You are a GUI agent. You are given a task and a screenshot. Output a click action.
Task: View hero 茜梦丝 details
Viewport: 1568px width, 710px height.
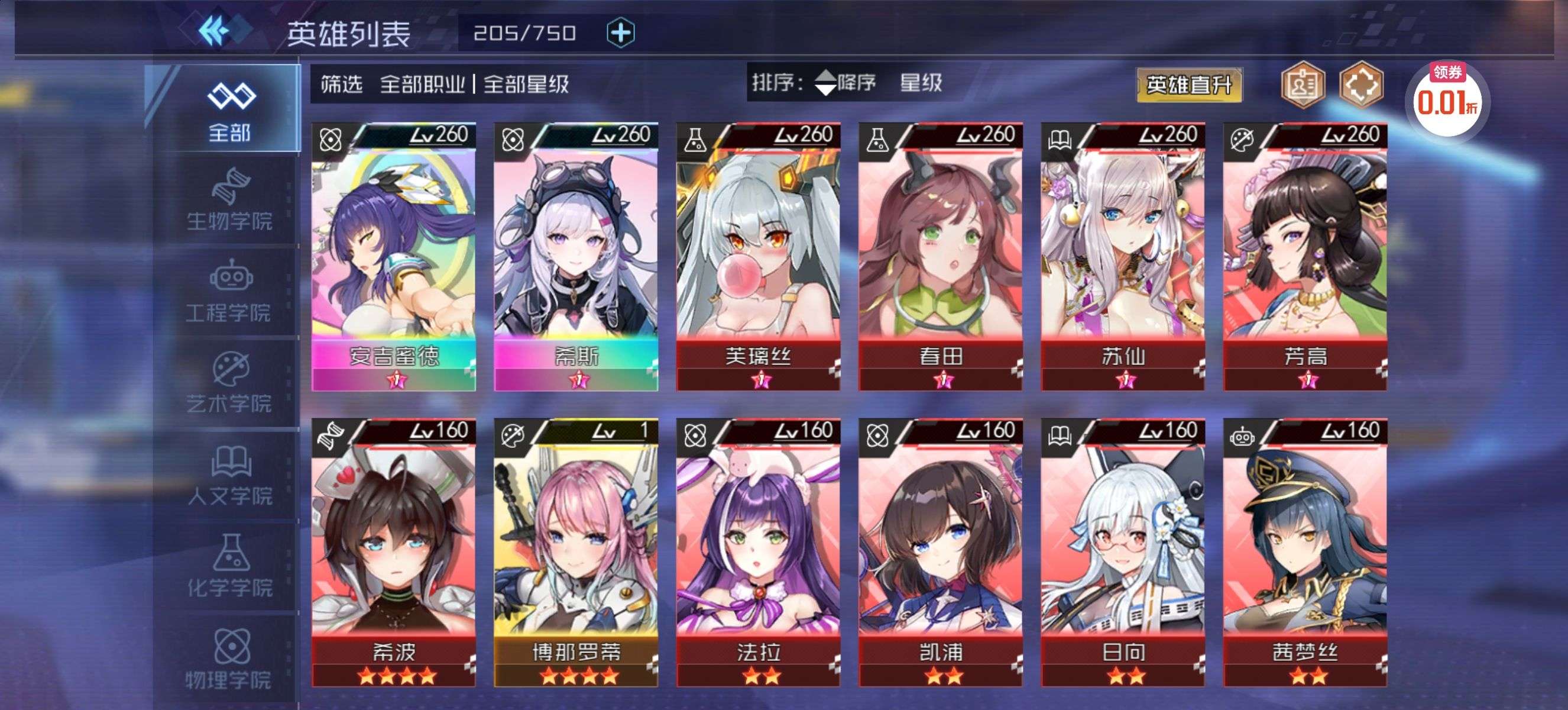click(1305, 551)
